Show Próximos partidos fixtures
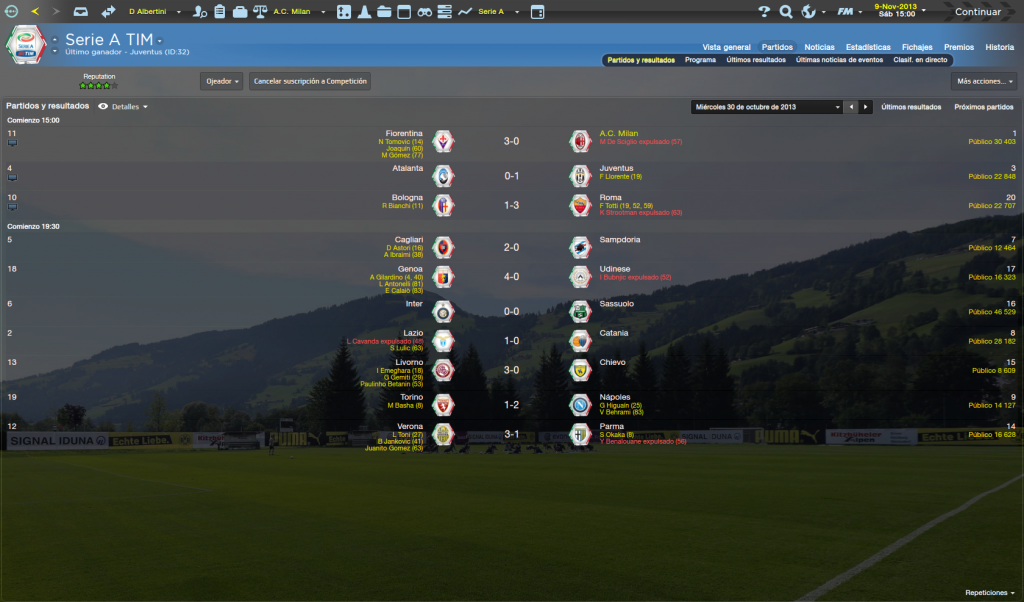The height and width of the screenshot is (602, 1024). point(983,106)
